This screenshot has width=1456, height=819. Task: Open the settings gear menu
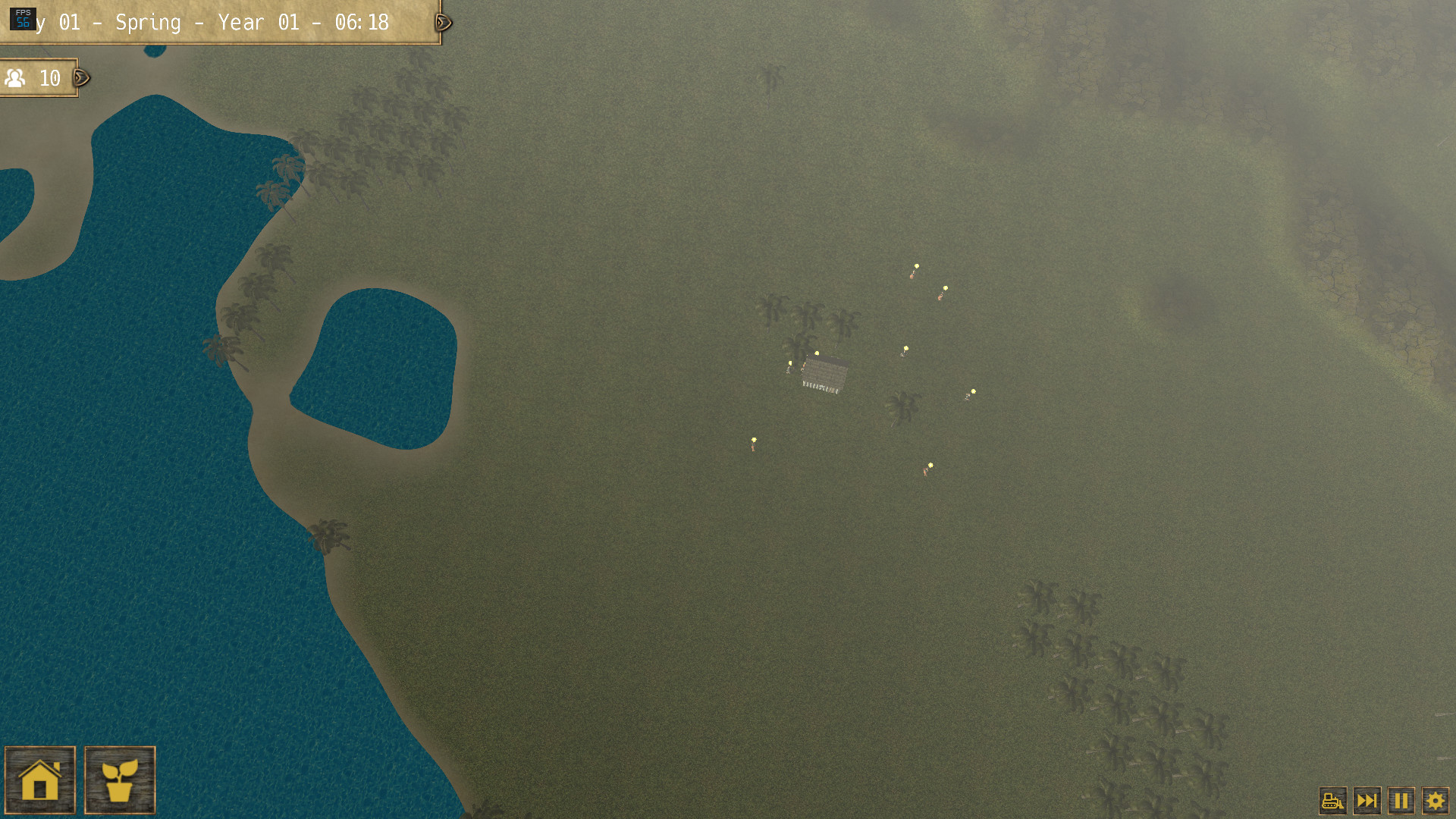click(1436, 799)
